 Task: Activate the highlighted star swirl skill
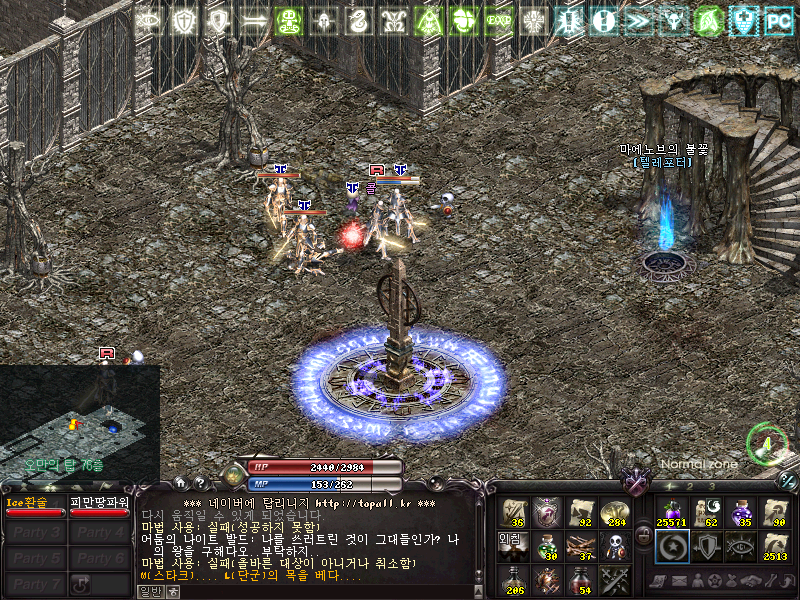(670, 546)
